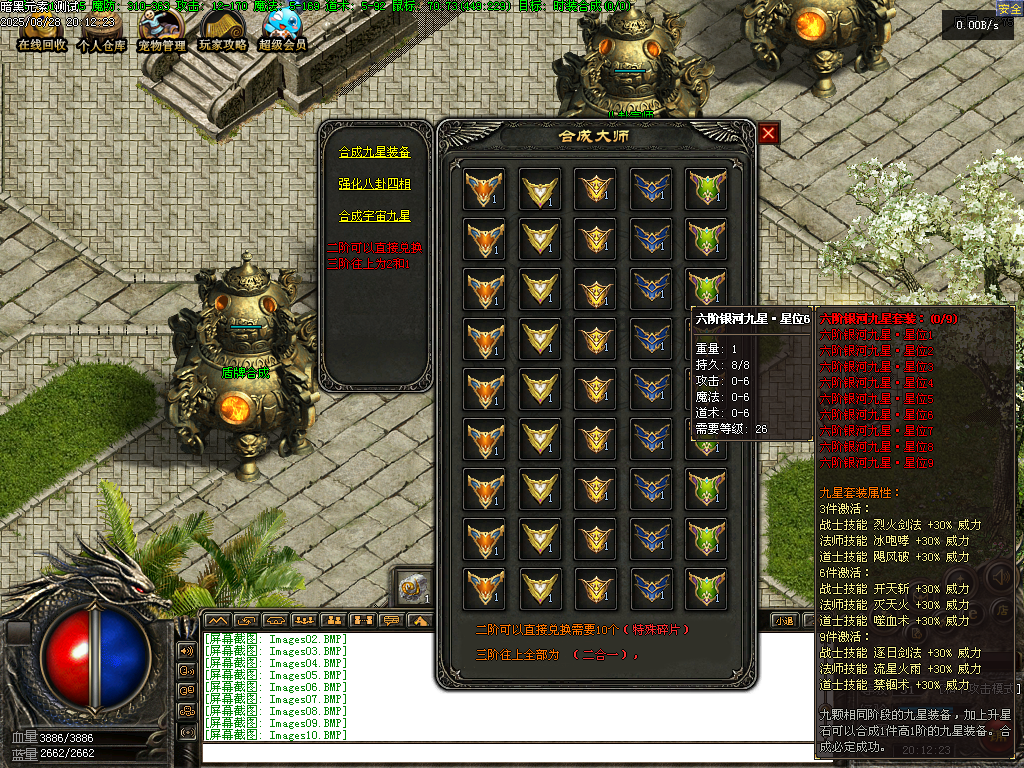
Task: Show the 玩家攻略 player guide
Action: click(x=222, y=31)
